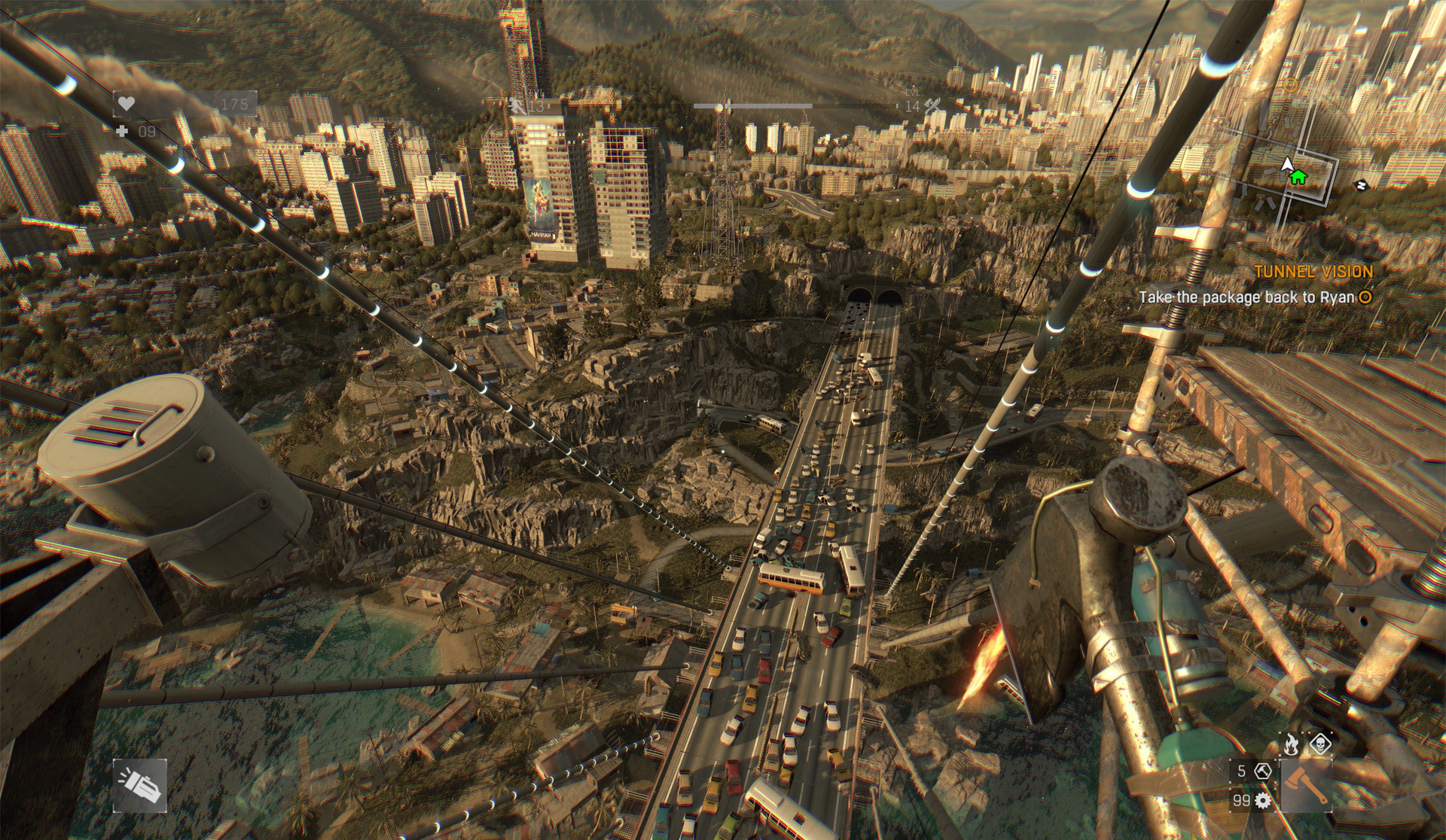The height and width of the screenshot is (840, 1446).
Task: Click the green safe house marker on minimap
Action: tap(1297, 178)
